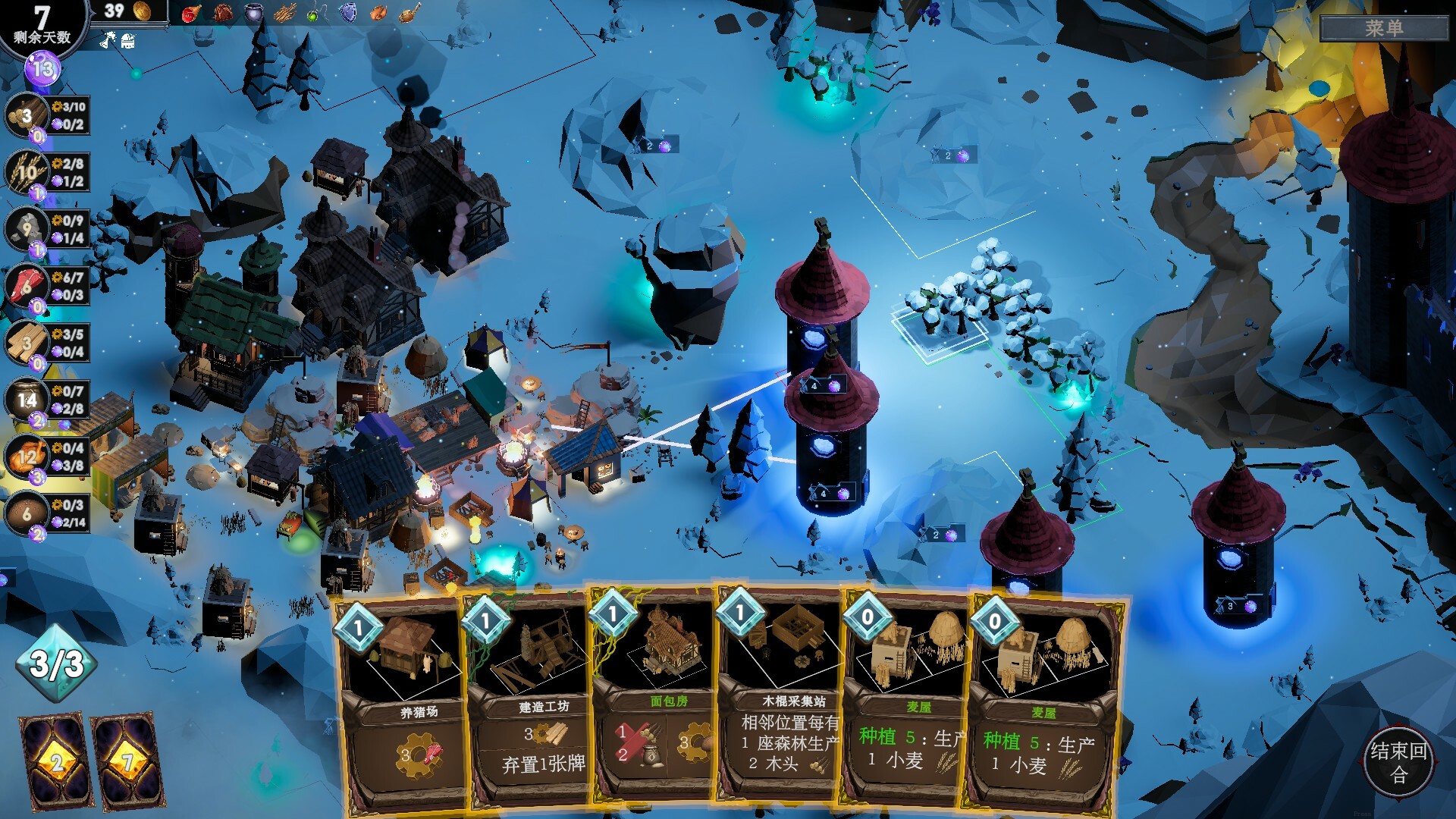Click the wooden planks resource icon
The width and height of the screenshot is (1456, 819).
click(27, 343)
